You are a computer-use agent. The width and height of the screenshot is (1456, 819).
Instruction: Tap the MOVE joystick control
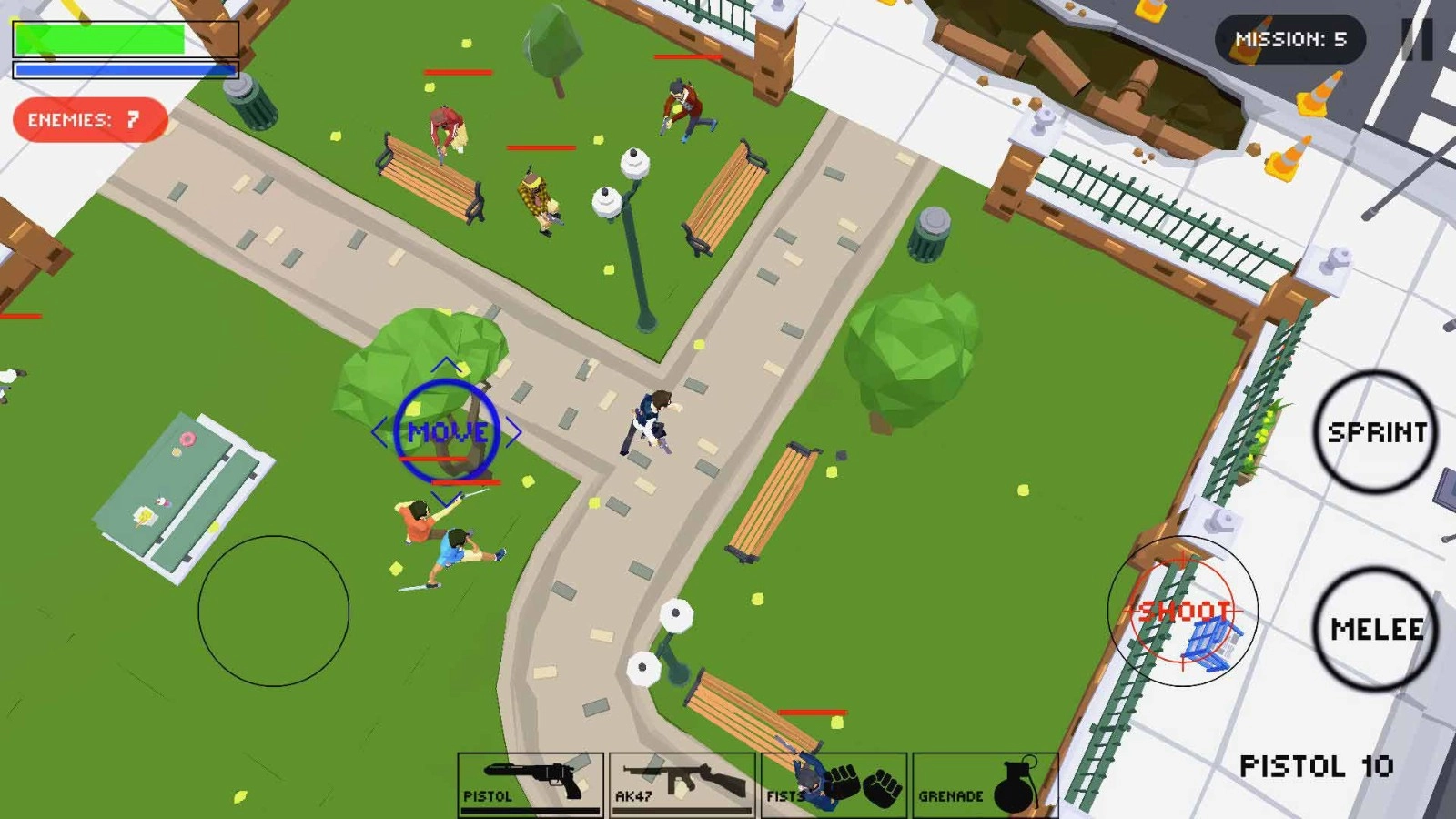point(448,431)
